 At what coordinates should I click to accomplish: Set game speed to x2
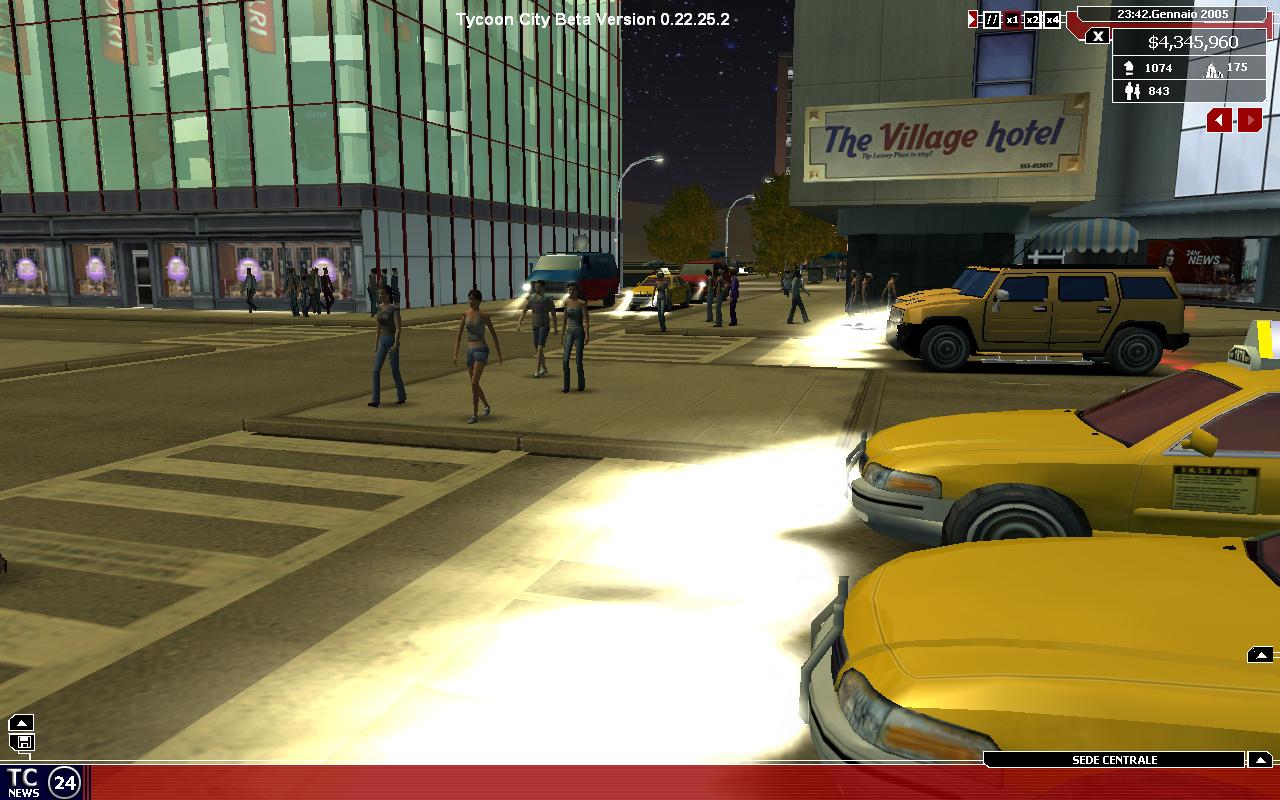coord(1032,20)
